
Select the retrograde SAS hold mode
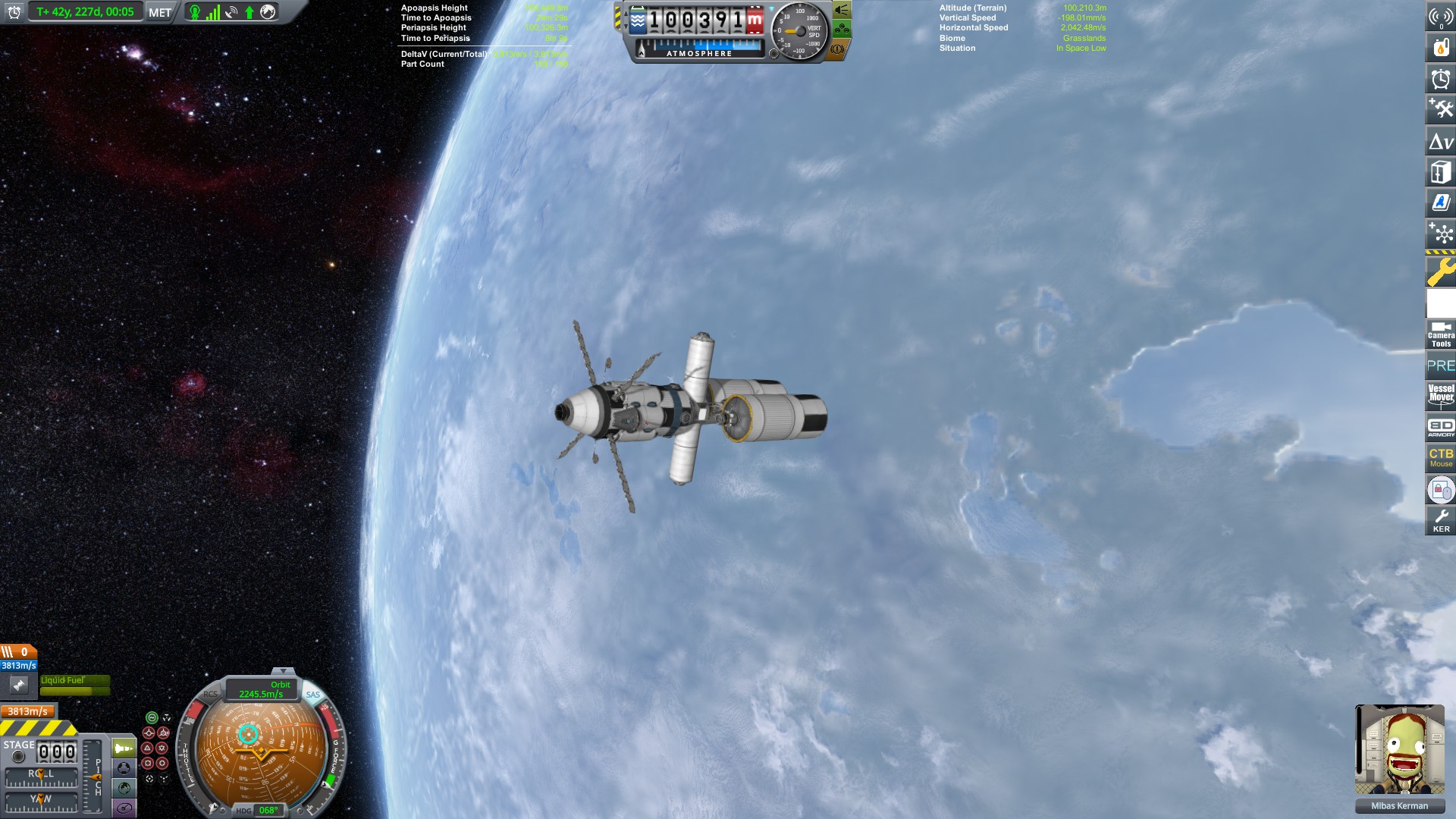(164, 733)
